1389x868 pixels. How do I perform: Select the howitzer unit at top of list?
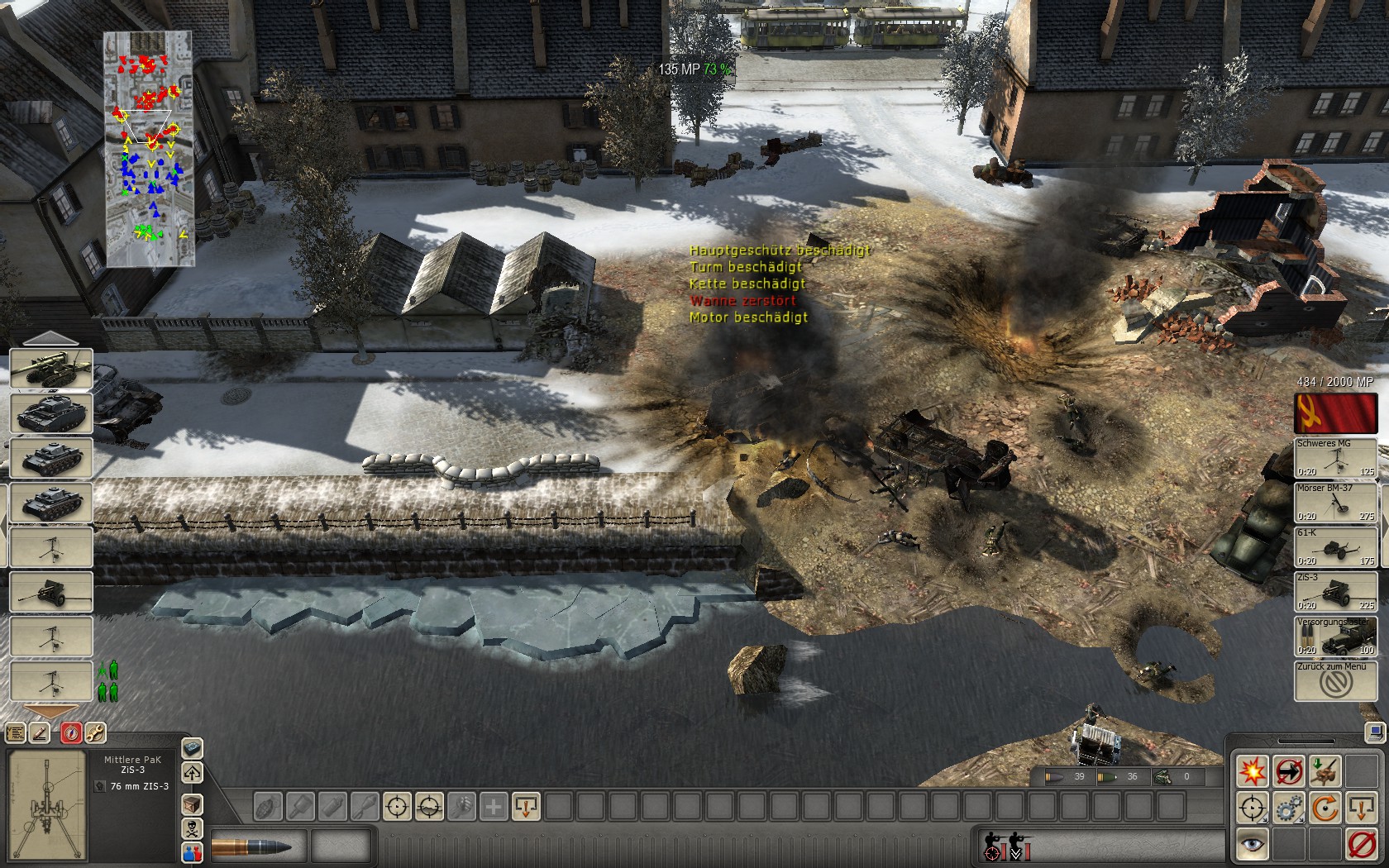click(50, 370)
